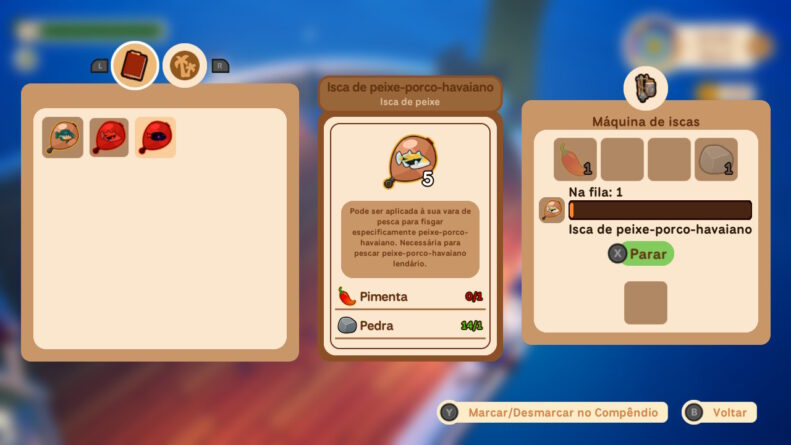Click the Pedra ingredient row

410,325
